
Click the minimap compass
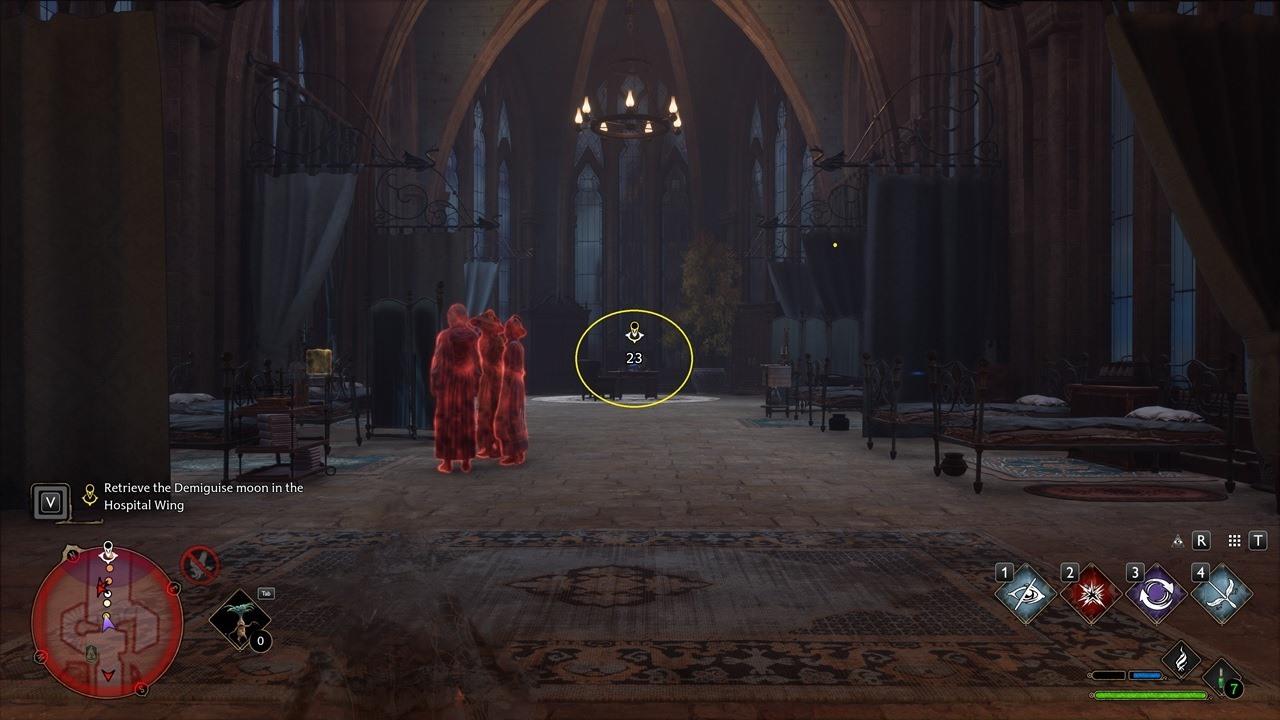(72, 555)
